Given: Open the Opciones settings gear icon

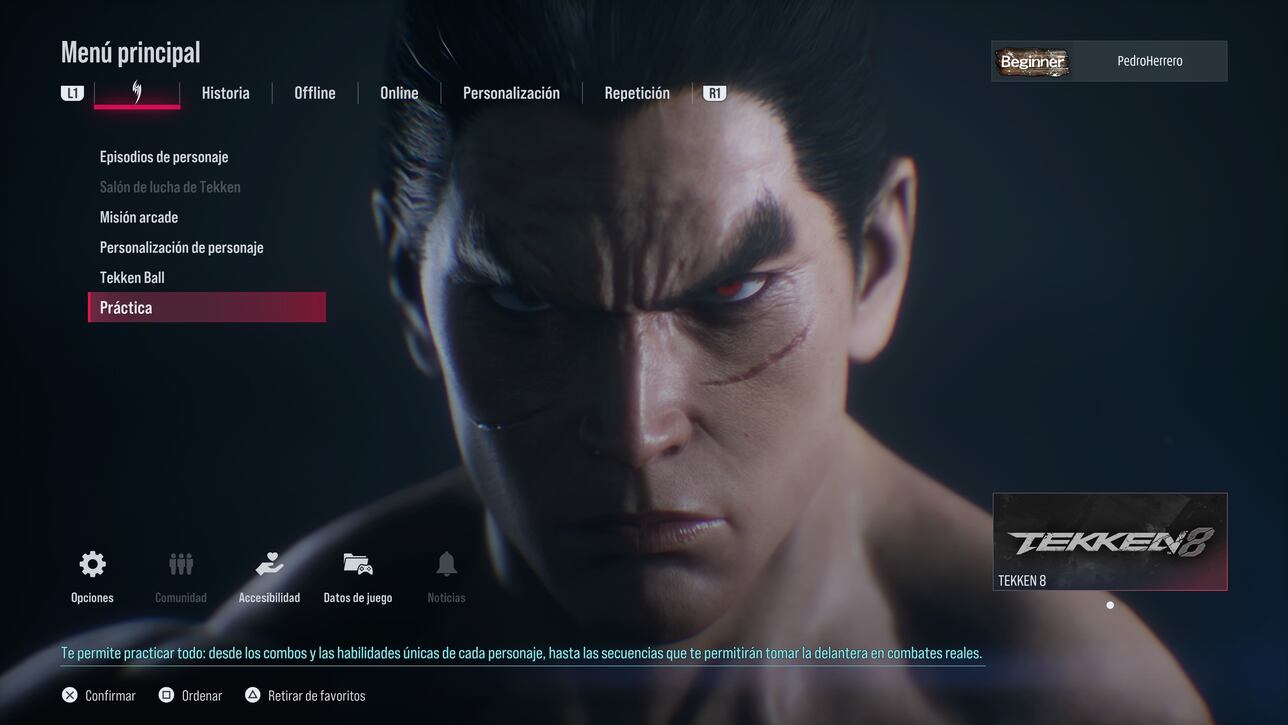Looking at the screenshot, I should pyautogui.click(x=91, y=563).
